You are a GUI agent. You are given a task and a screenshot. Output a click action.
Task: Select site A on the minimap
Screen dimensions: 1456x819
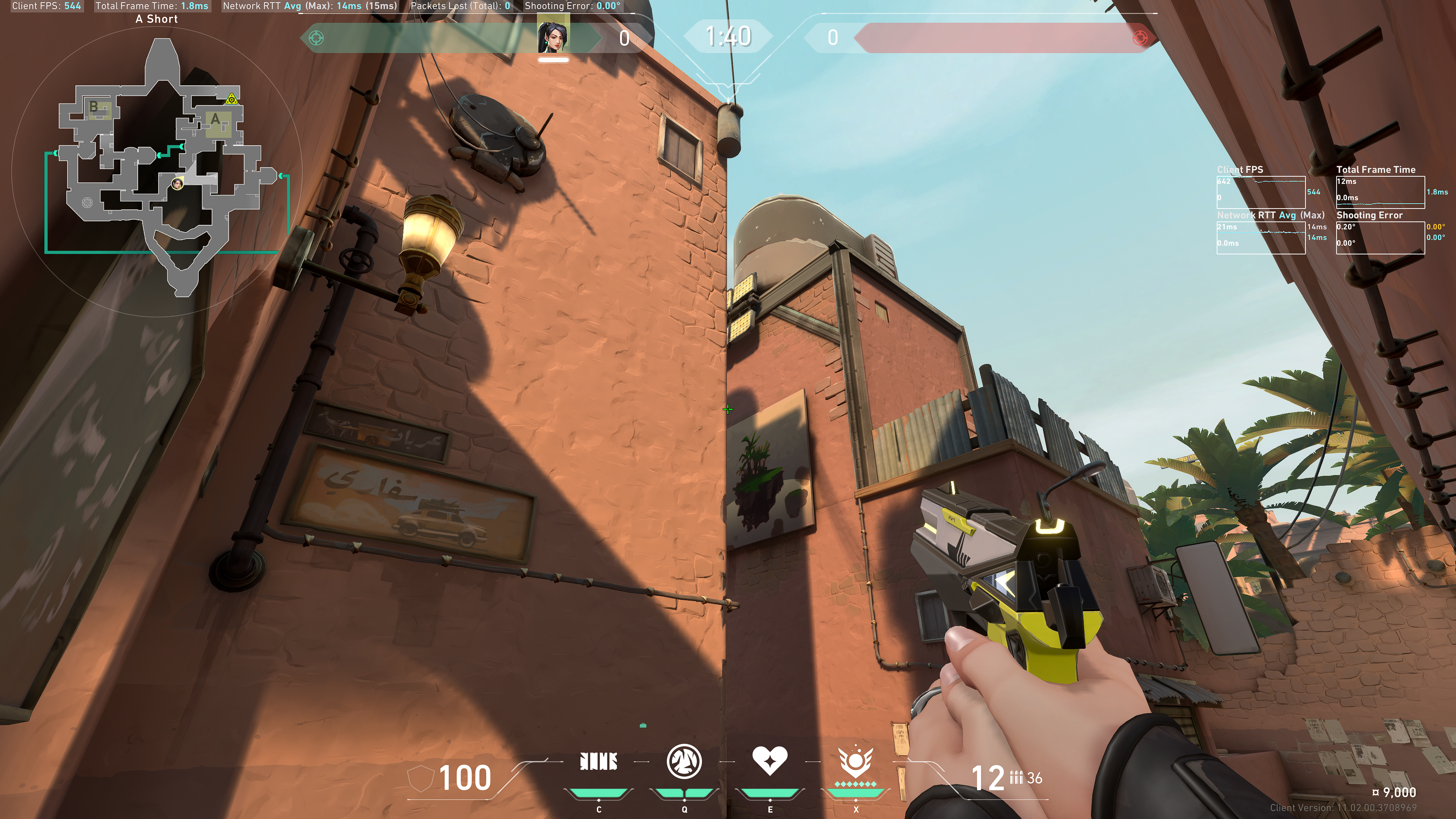[x=215, y=120]
